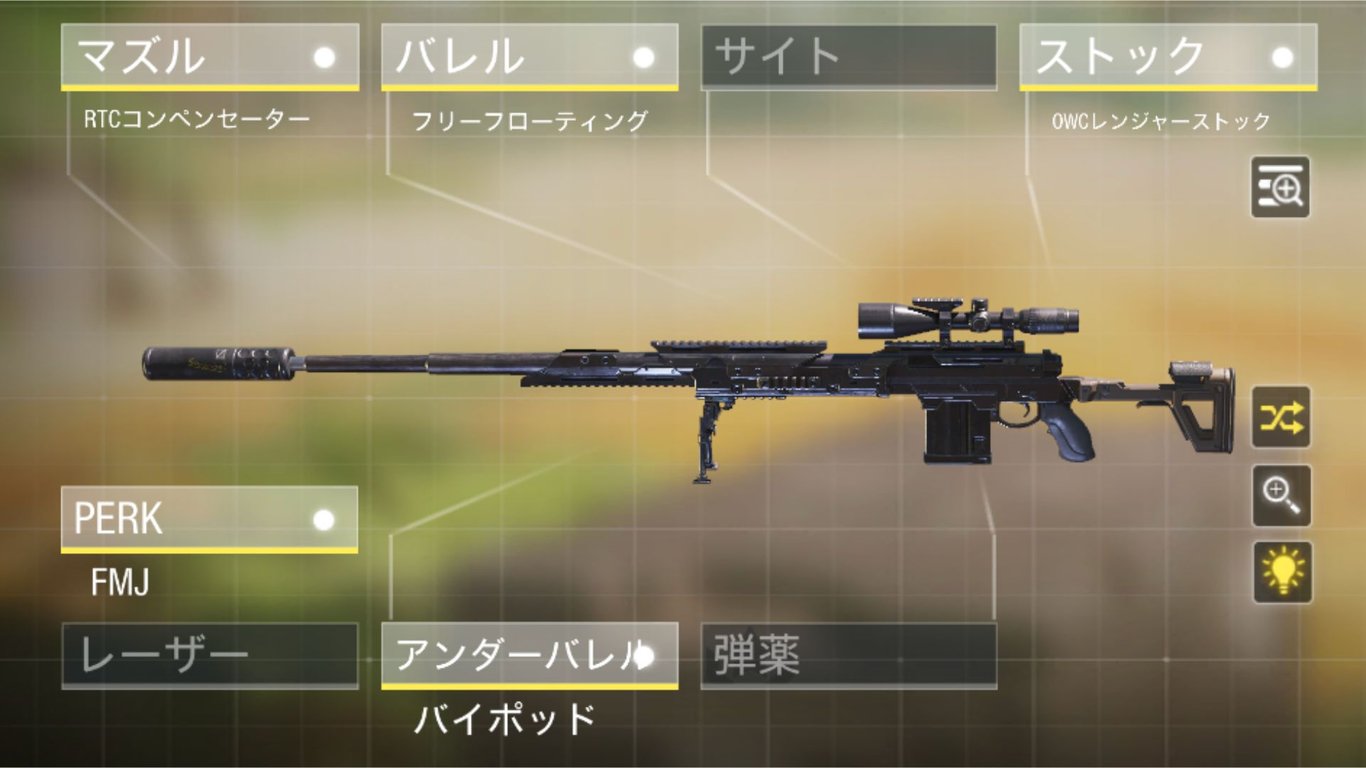Click the white indicator dot on PERK slot

tap(322, 520)
